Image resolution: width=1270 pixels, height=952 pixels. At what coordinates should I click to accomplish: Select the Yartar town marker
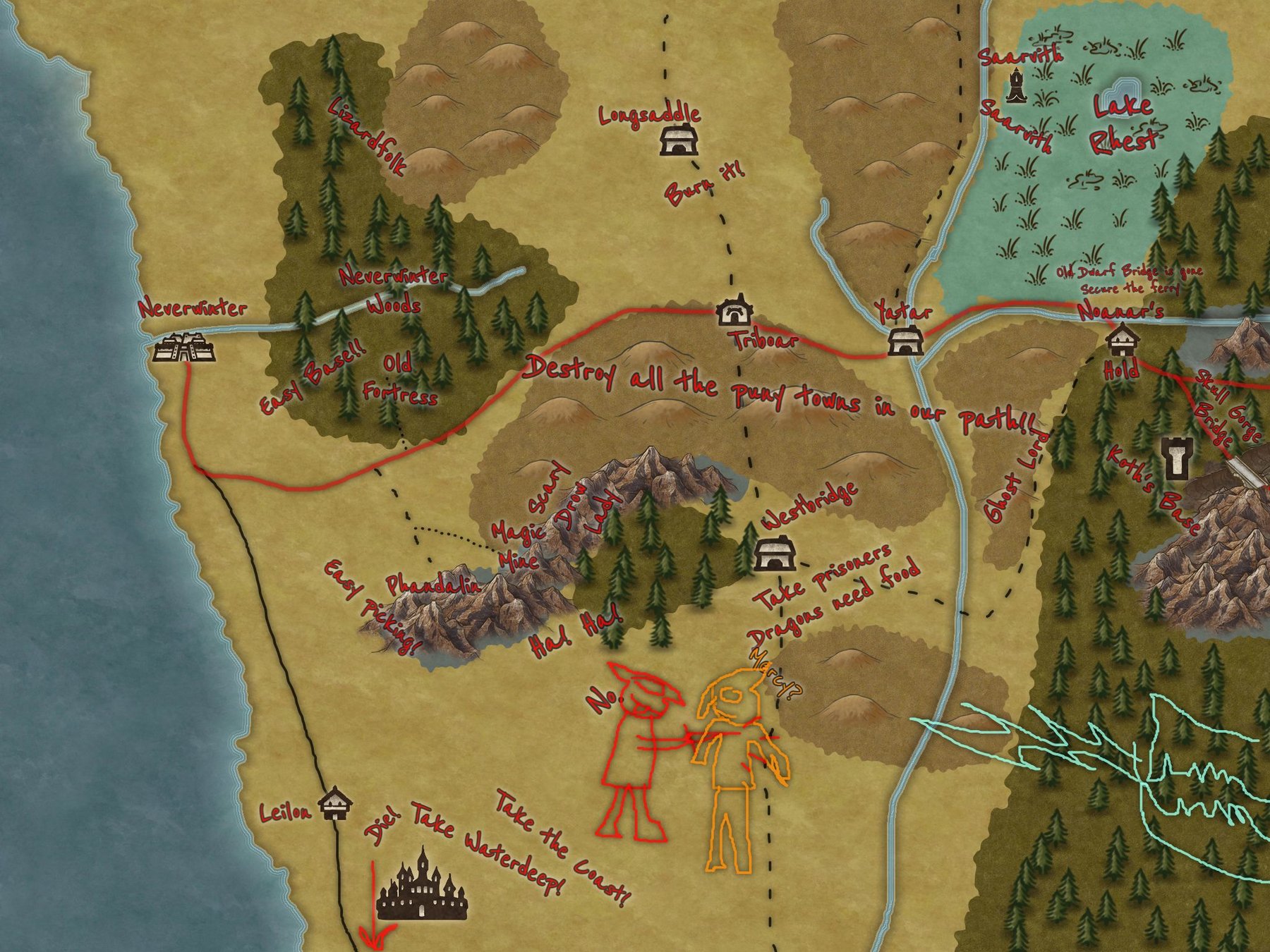click(x=903, y=341)
